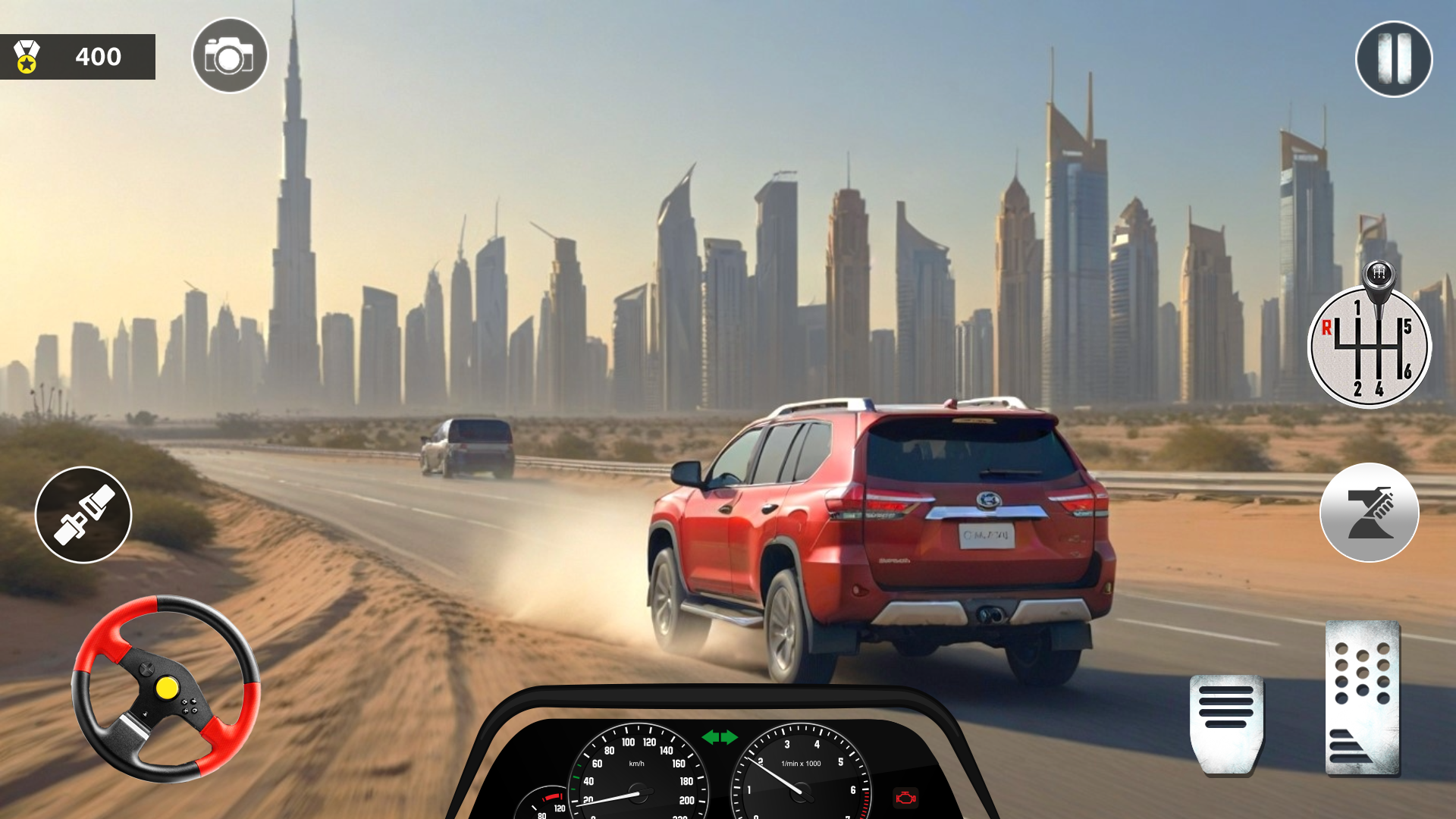1456x819 pixels.
Task: Tap the medal icon beside the score
Action: click(x=26, y=56)
